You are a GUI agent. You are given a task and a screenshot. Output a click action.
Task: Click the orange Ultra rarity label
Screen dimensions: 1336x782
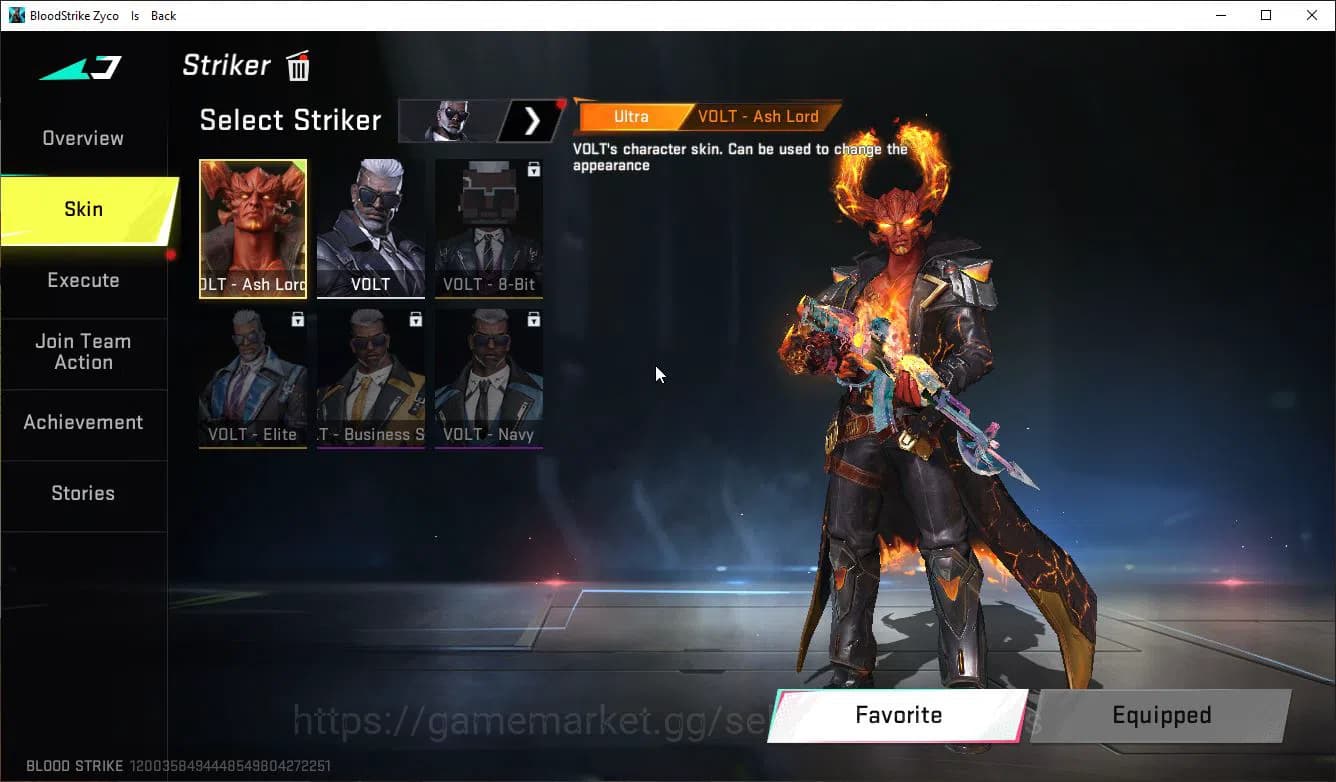click(x=631, y=116)
